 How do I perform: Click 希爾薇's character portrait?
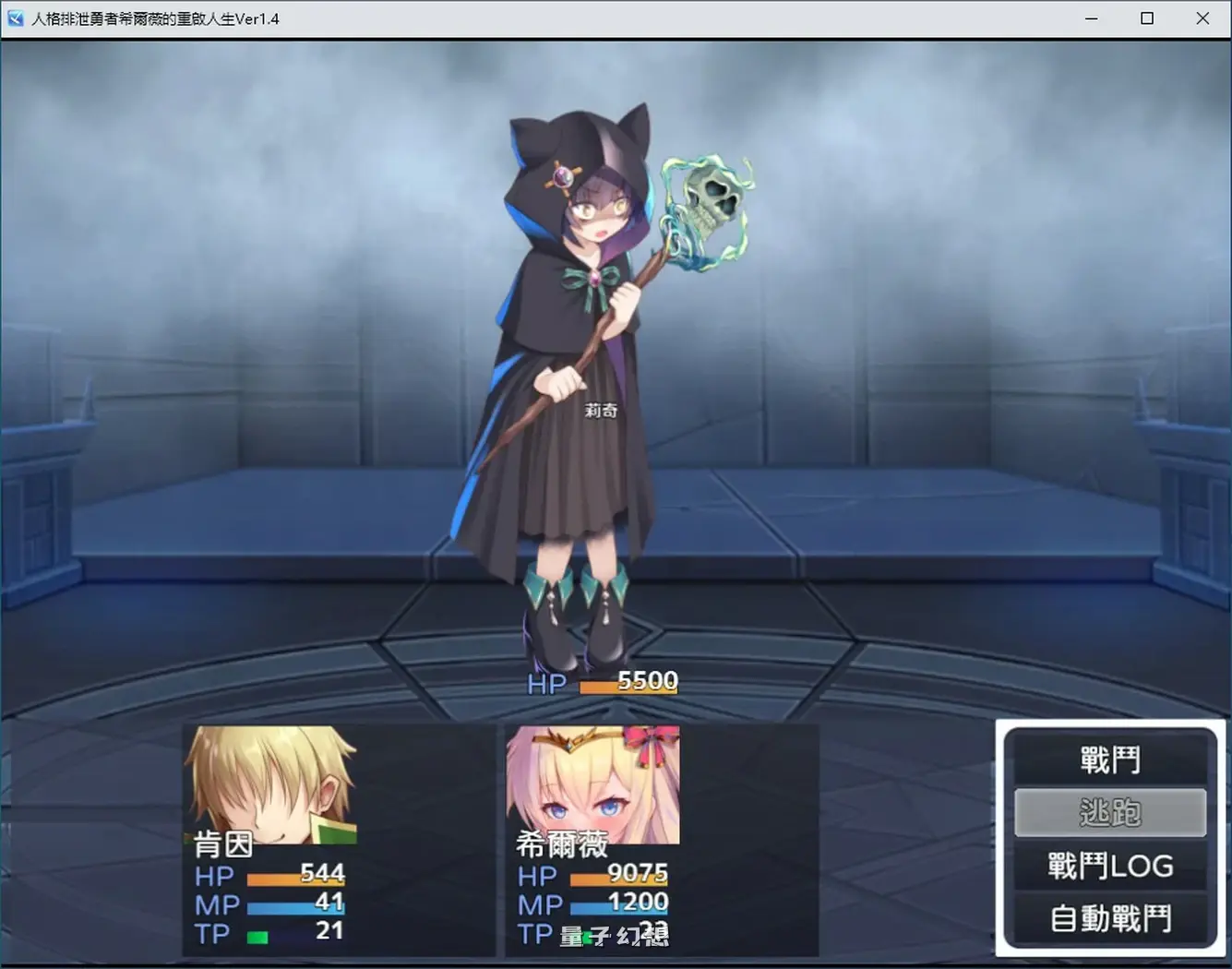(591, 784)
